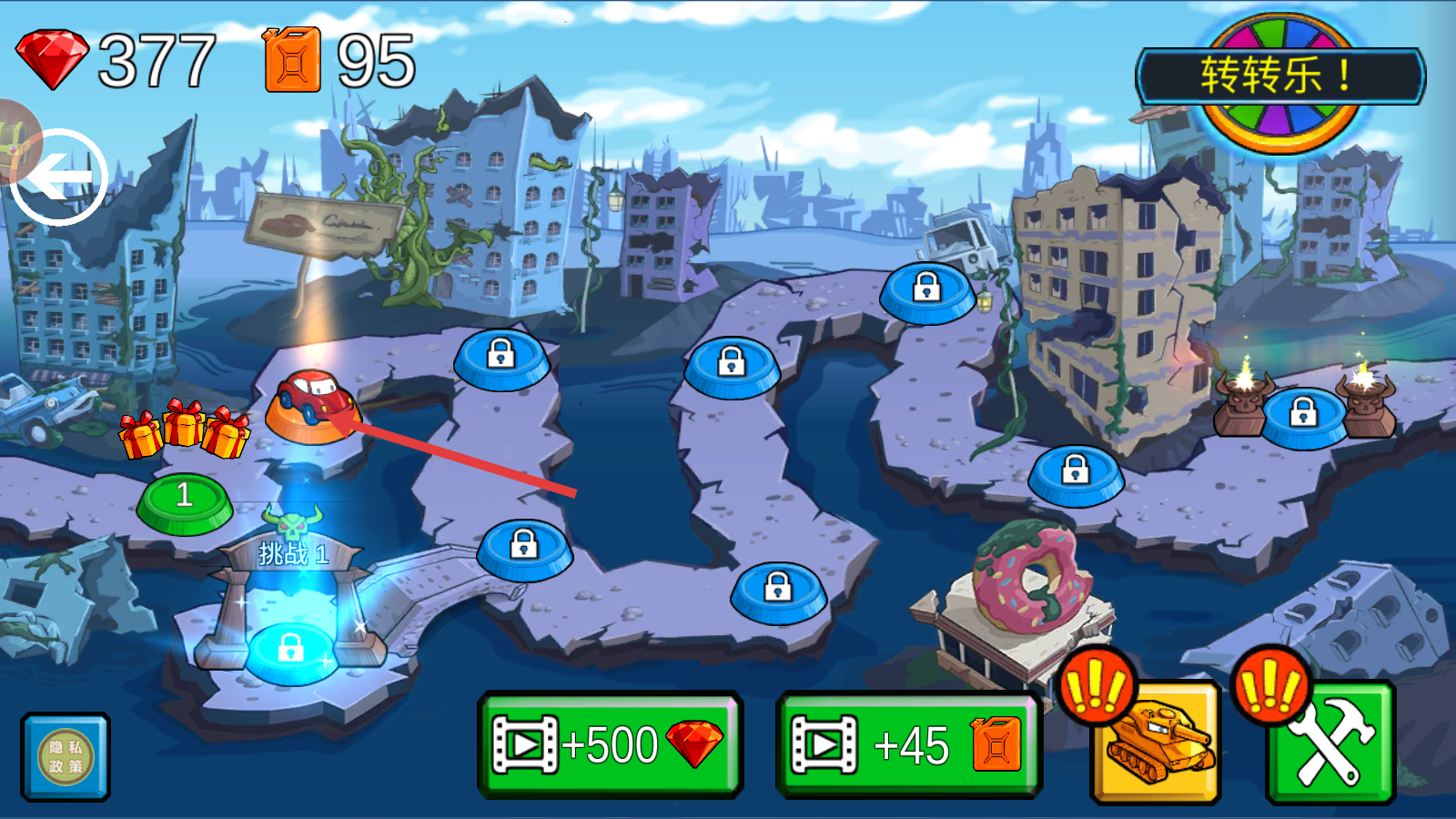Tap the locked node between bull statues
The height and width of the screenshot is (819, 1456).
point(1303,415)
